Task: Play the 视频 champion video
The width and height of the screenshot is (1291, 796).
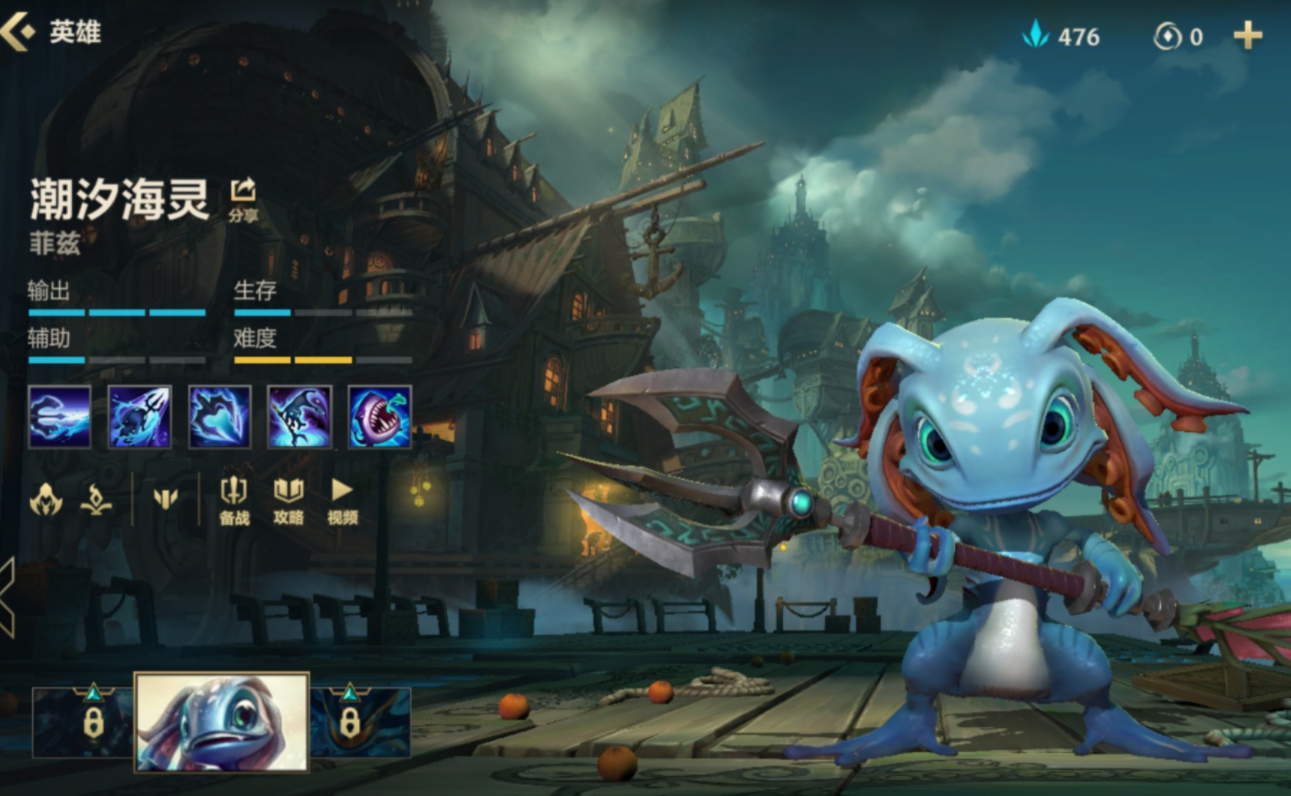Action: [x=342, y=499]
